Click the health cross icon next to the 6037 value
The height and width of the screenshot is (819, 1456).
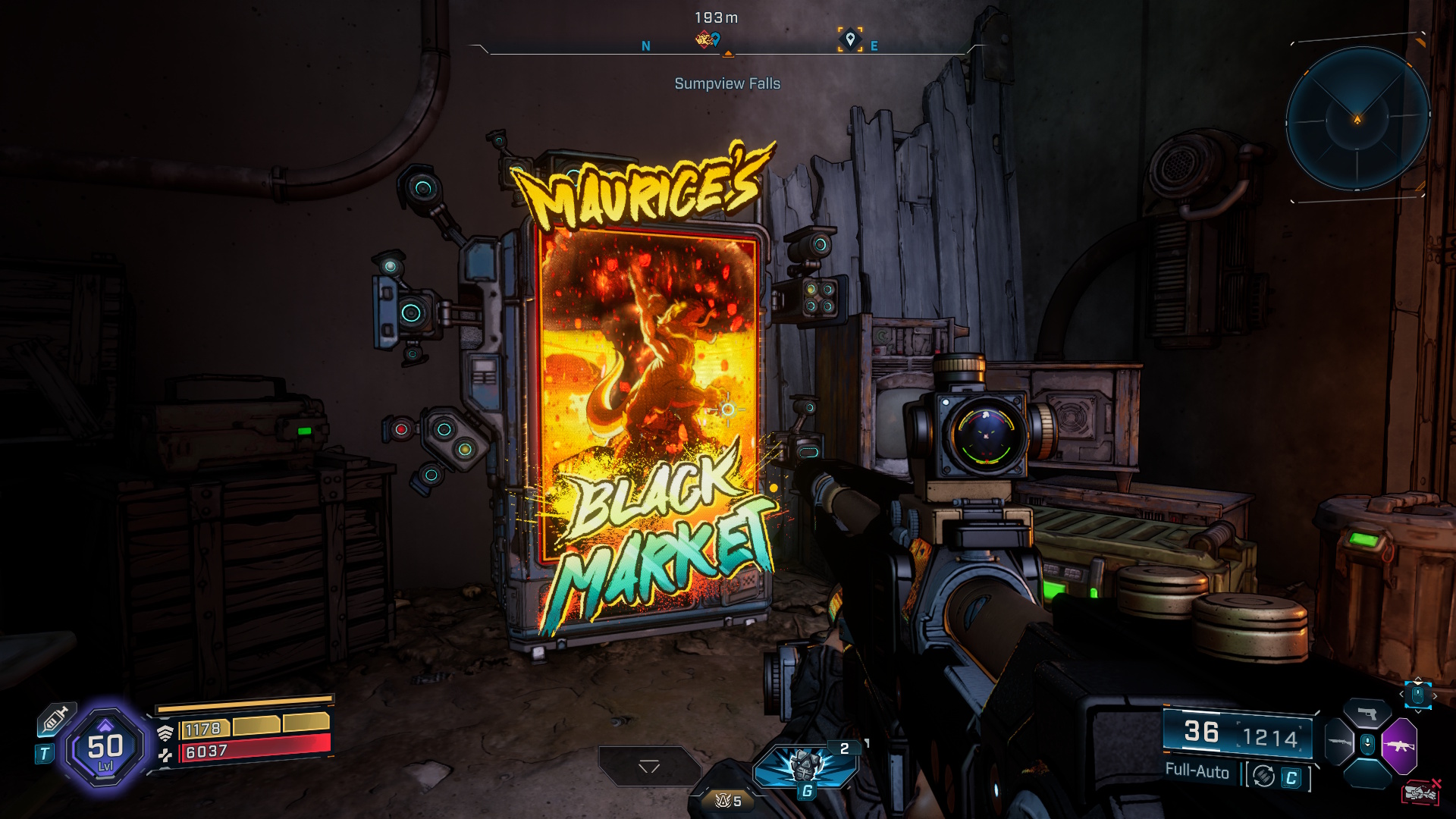tap(165, 755)
